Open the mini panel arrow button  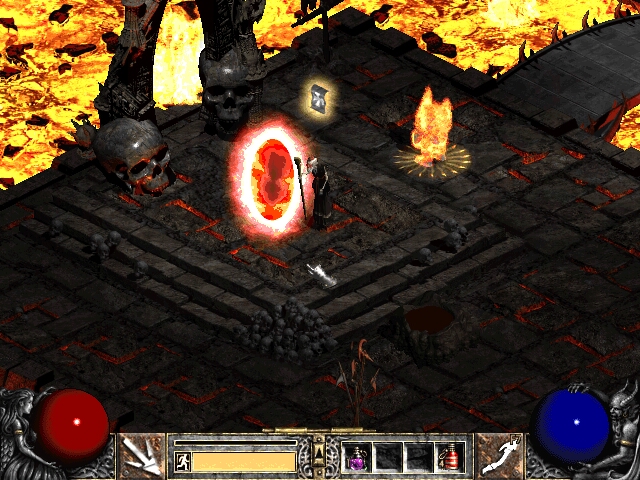click(319, 454)
